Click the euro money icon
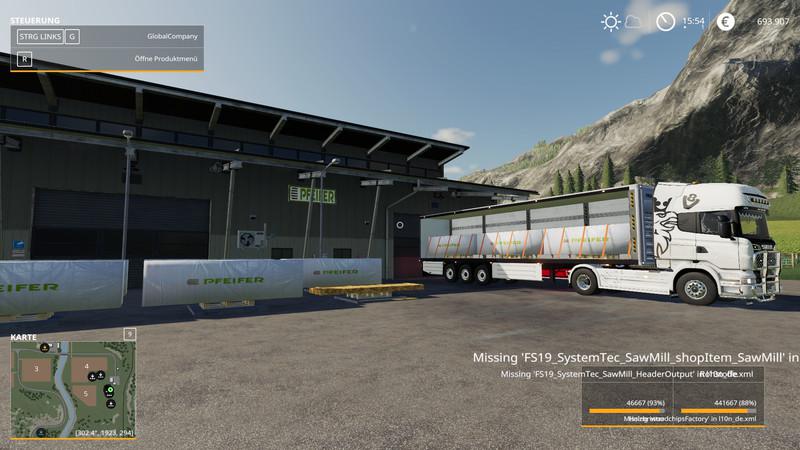This screenshot has height=450, width=800. click(x=725, y=21)
